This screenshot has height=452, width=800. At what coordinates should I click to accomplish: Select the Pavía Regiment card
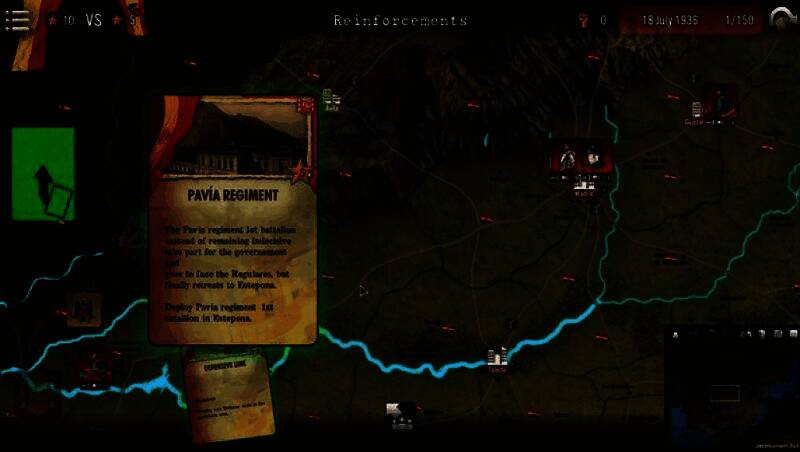[232, 220]
